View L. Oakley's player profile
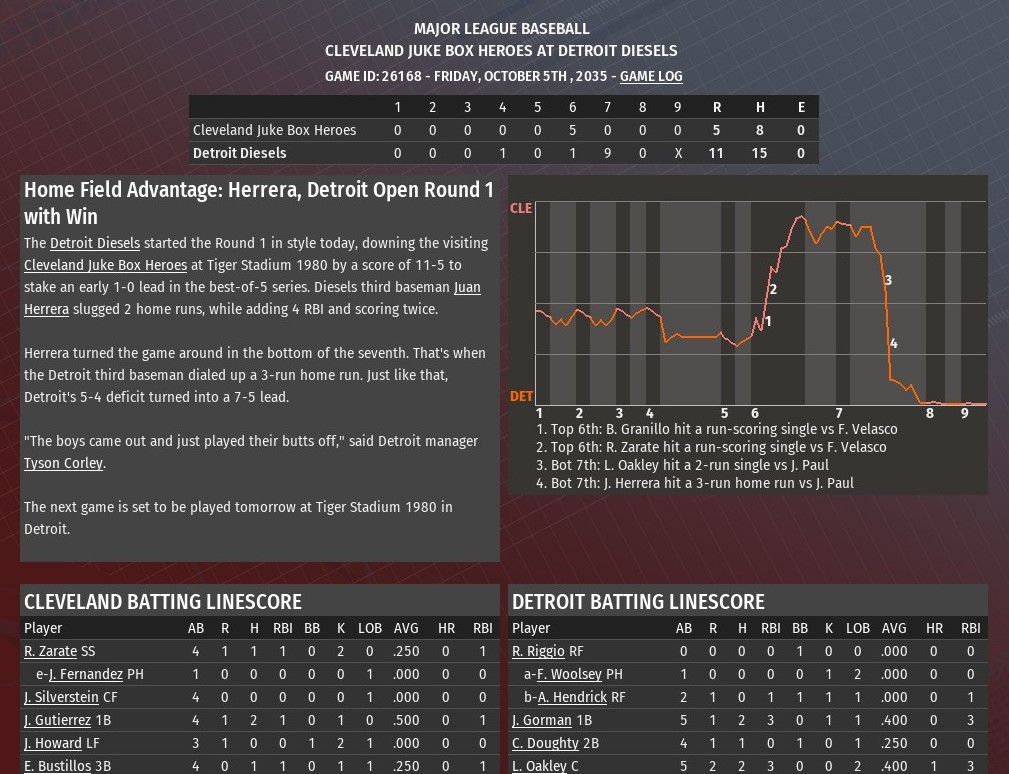Image resolution: width=1009 pixels, height=774 pixels. 541,766
